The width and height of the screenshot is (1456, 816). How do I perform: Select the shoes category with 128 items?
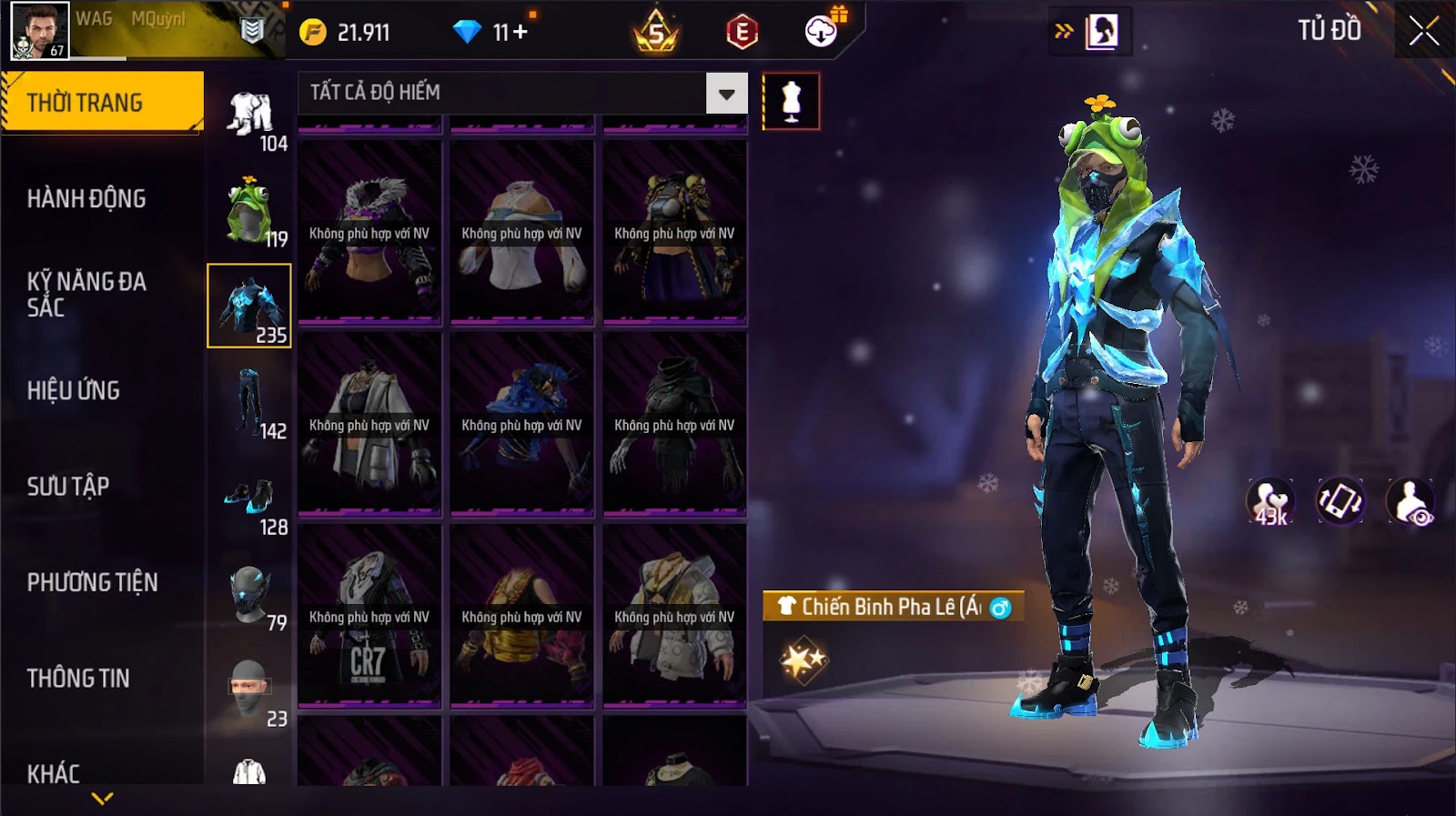click(x=248, y=499)
